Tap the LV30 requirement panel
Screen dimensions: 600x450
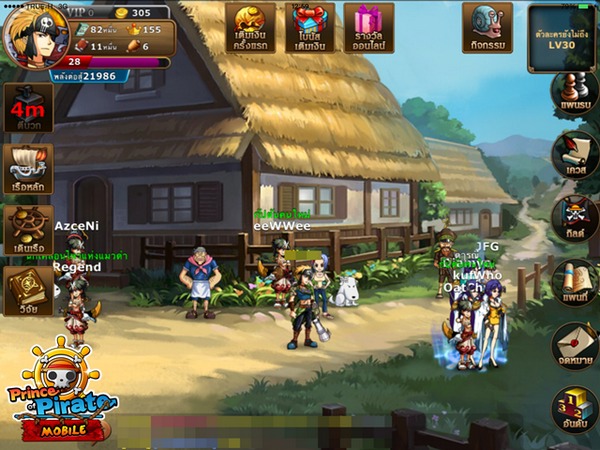point(561,38)
